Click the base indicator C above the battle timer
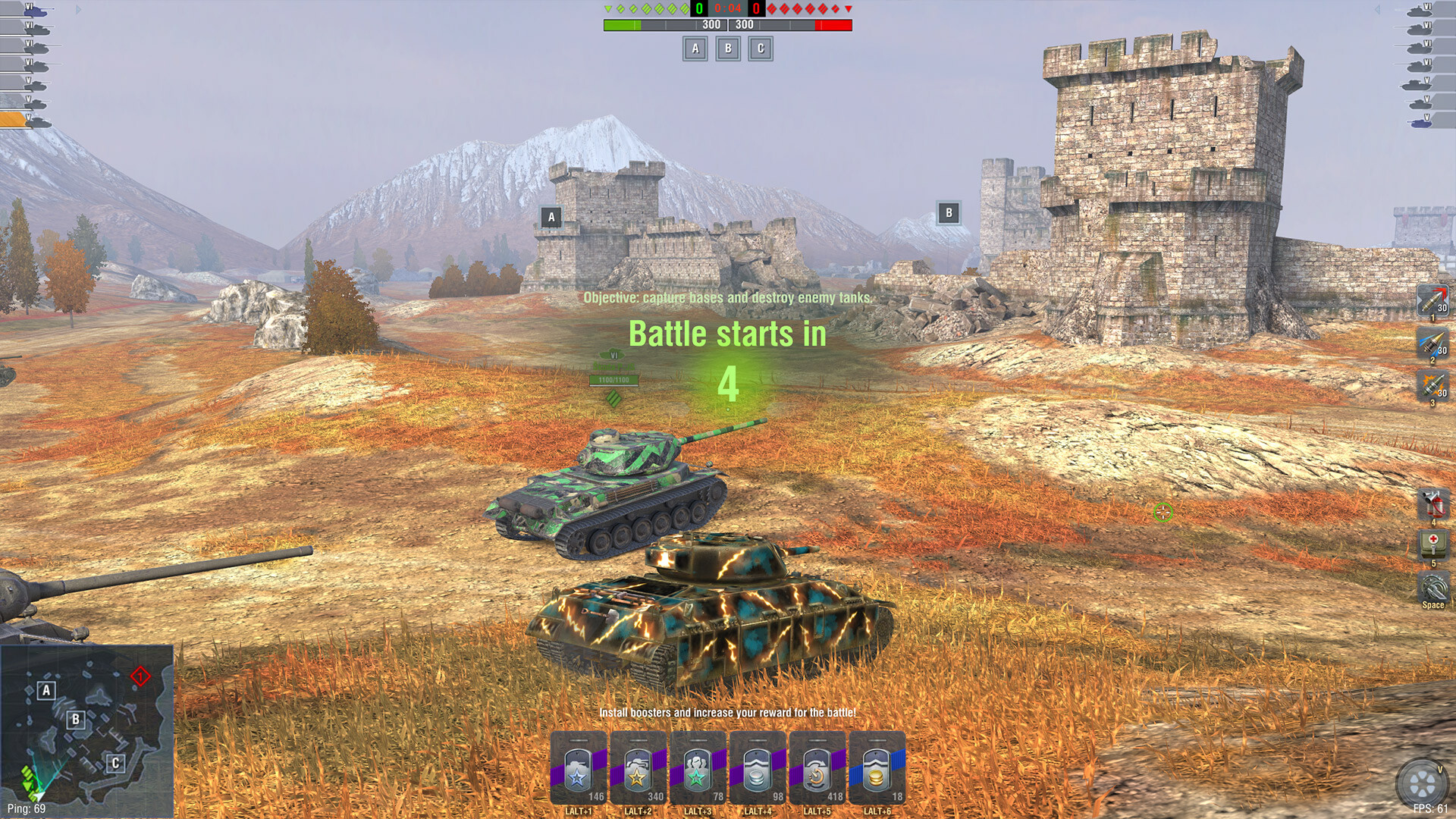Image resolution: width=1456 pixels, height=819 pixels. pyautogui.click(x=760, y=50)
